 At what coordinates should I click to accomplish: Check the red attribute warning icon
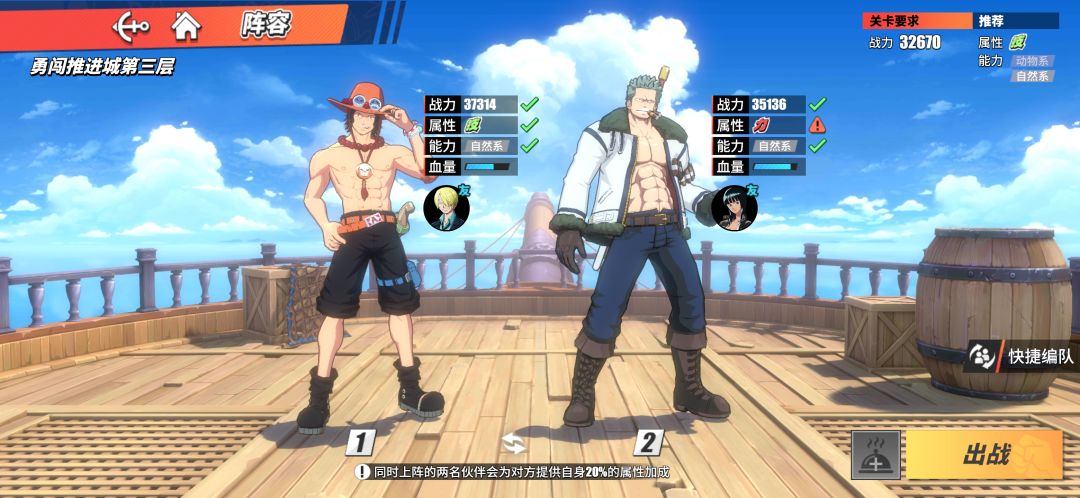[x=817, y=125]
